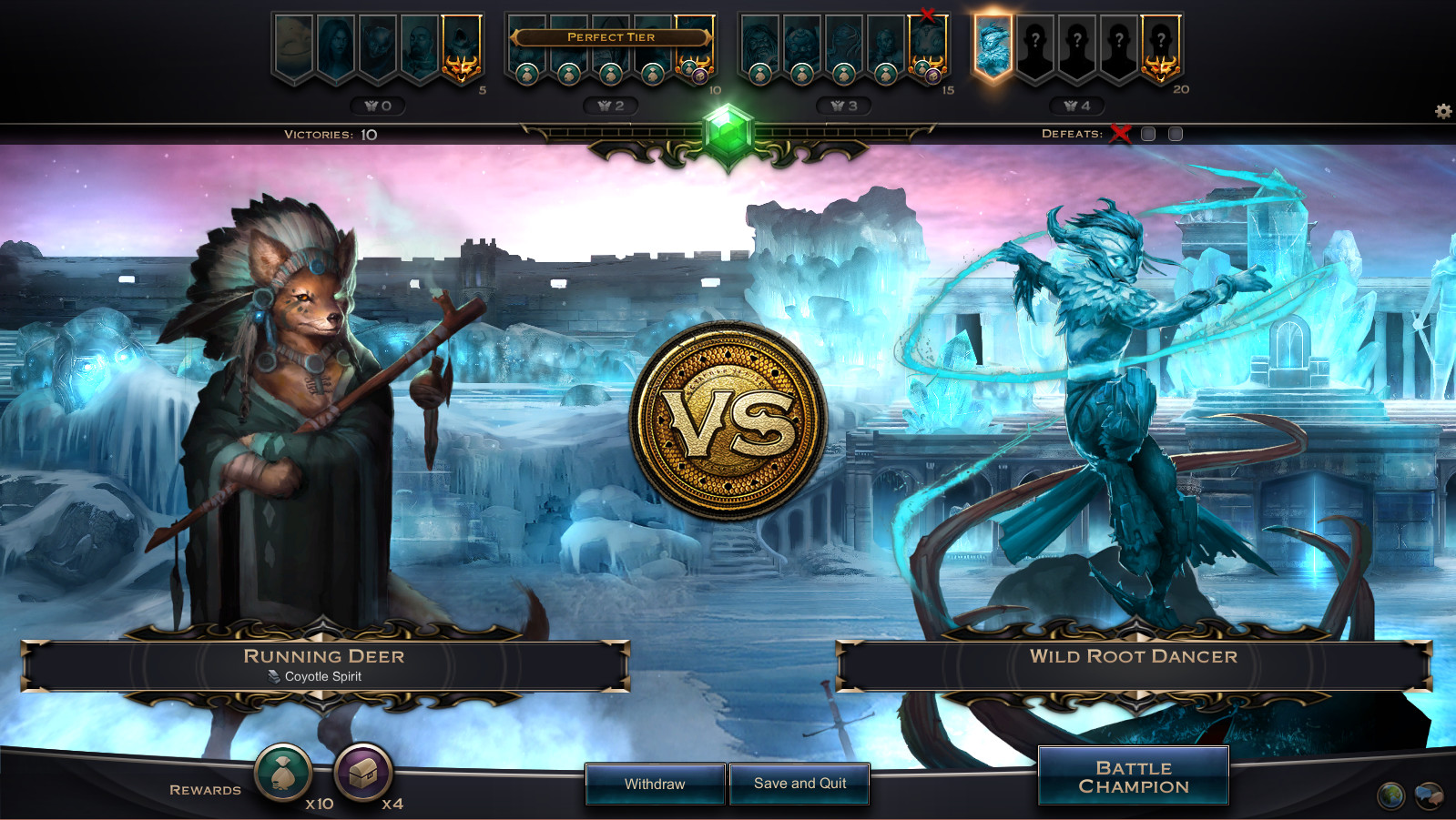Select the first empty defeat slot
Screen dimensions: 1456x820
coord(1147,133)
